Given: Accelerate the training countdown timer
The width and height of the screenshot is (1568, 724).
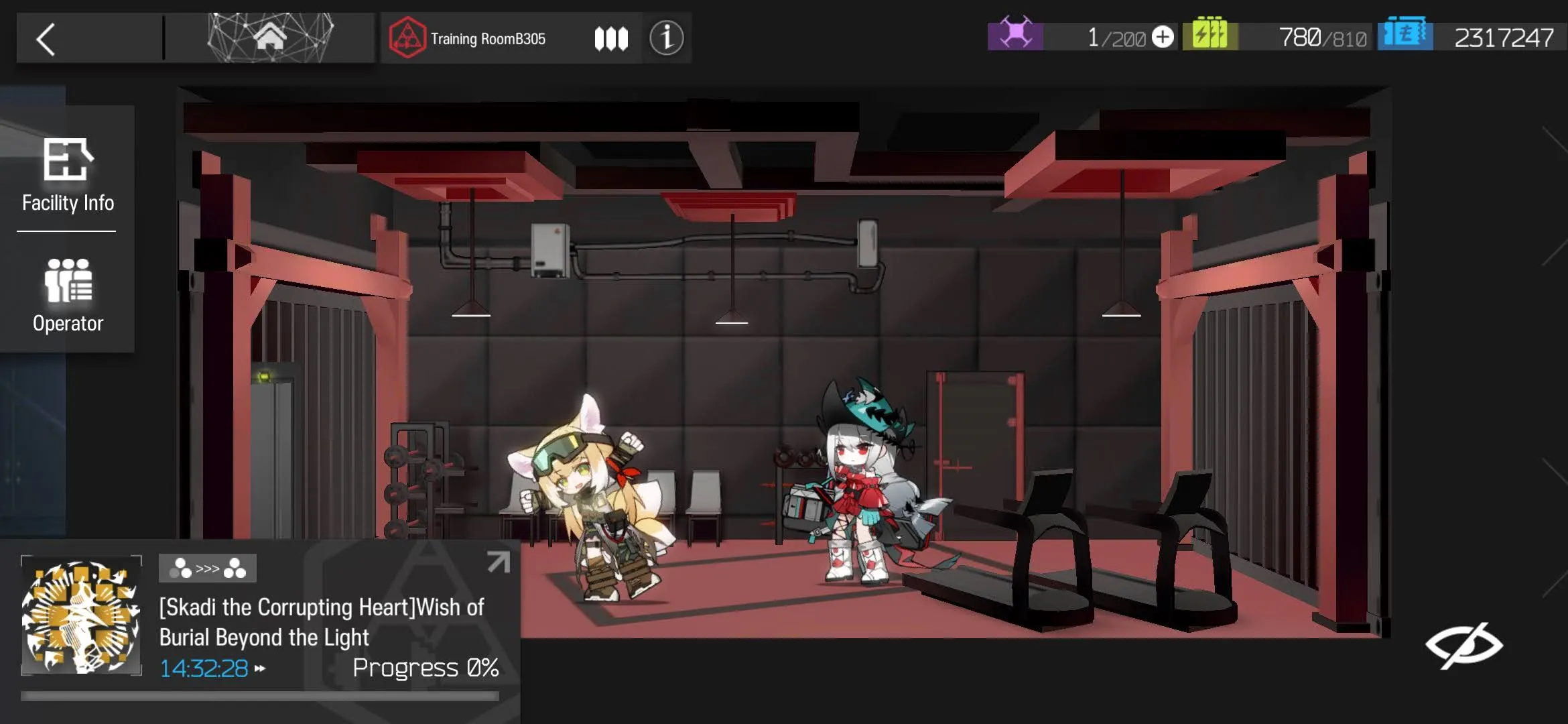Looking at the screenshot, I should click(x=260, y=668).
